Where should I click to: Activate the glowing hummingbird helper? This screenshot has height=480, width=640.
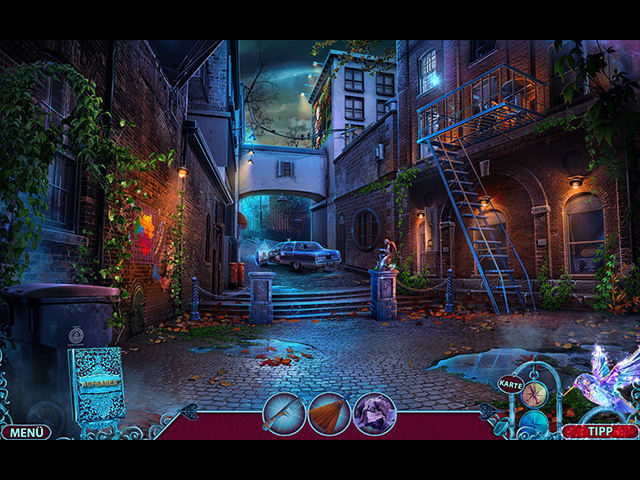[605, 380]
